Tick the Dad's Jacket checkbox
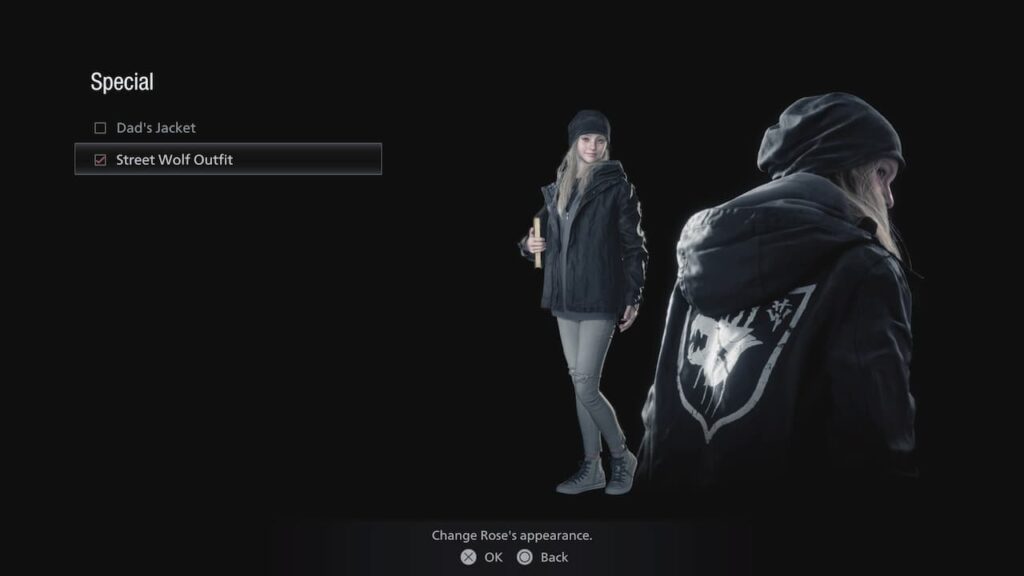Screen dimensions: 1024x576 [x=100, y=128]
